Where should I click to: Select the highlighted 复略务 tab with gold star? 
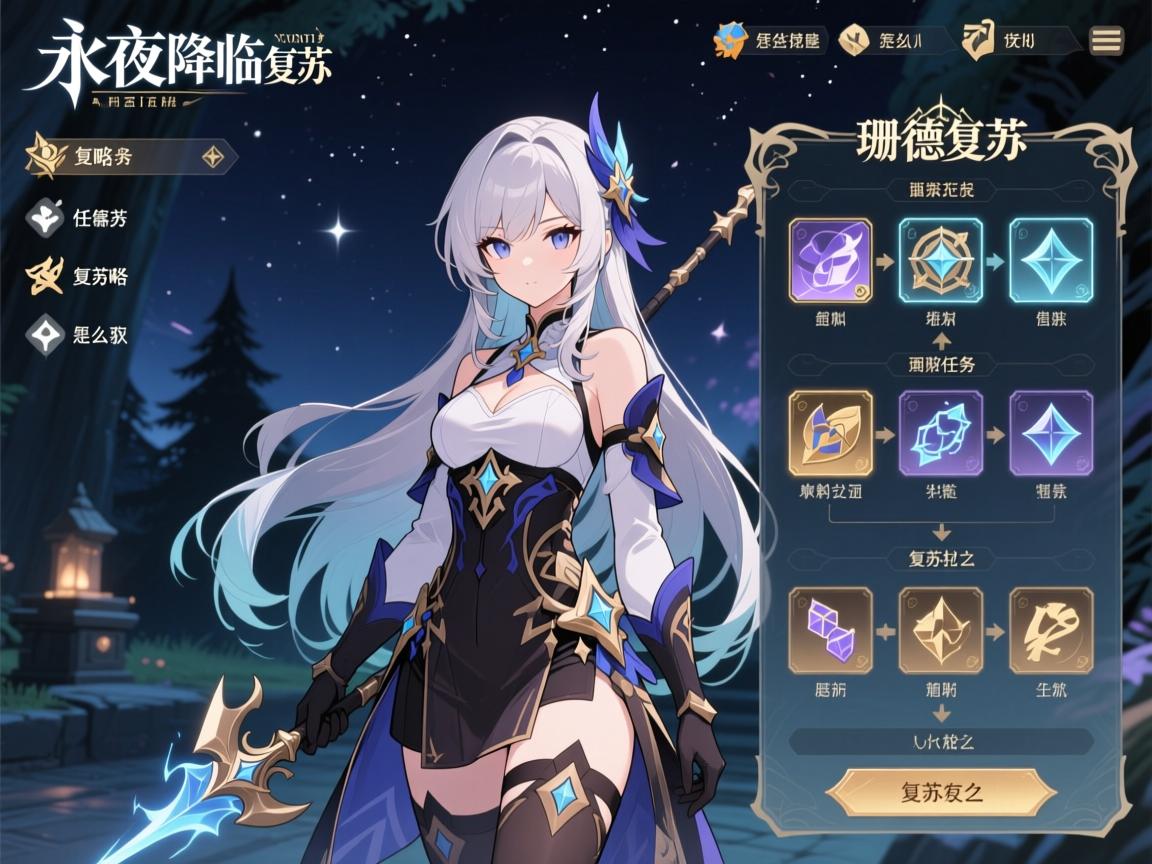tap(130, 157)
